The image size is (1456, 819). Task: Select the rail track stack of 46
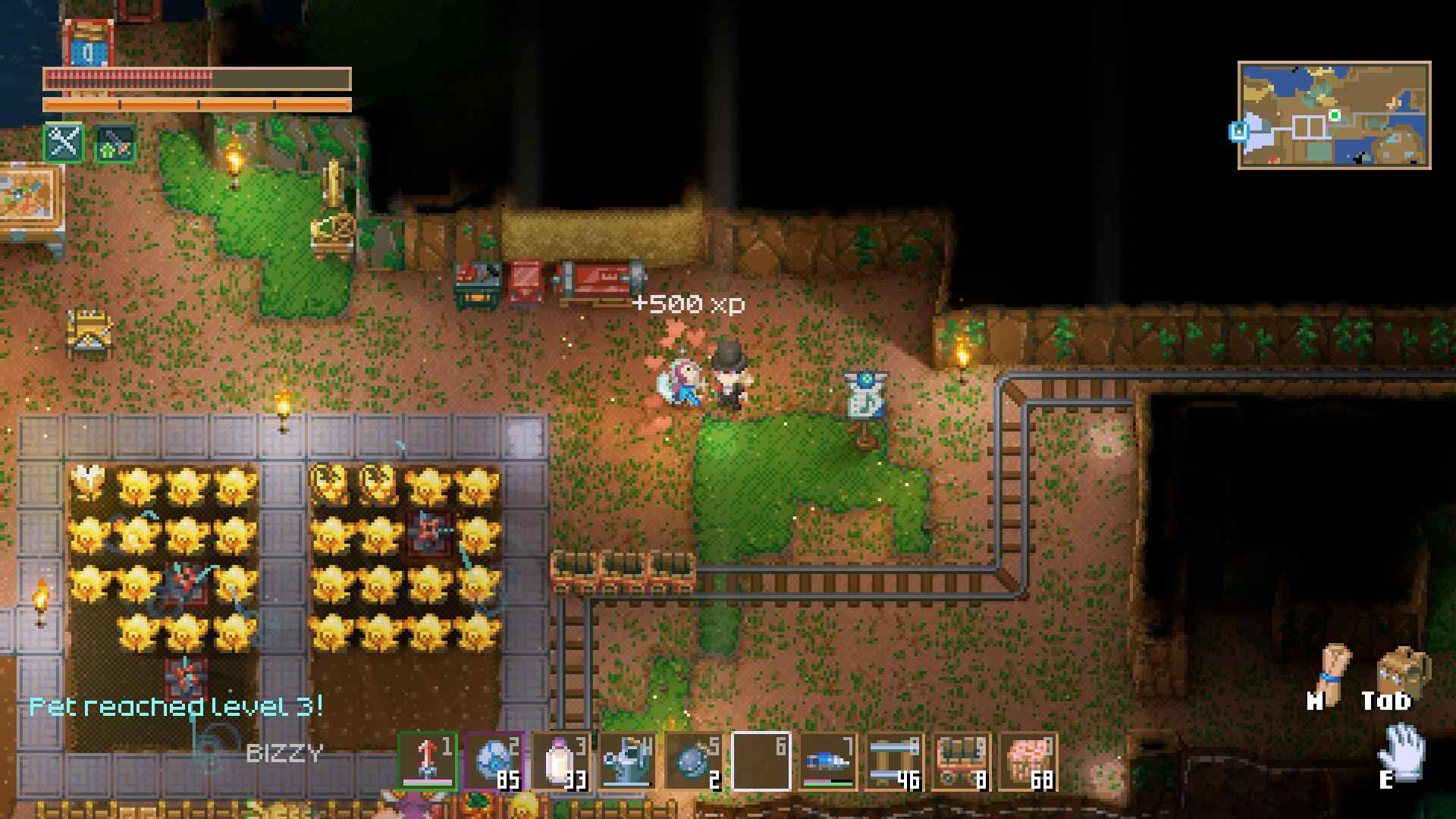click(x=895, y=761)
